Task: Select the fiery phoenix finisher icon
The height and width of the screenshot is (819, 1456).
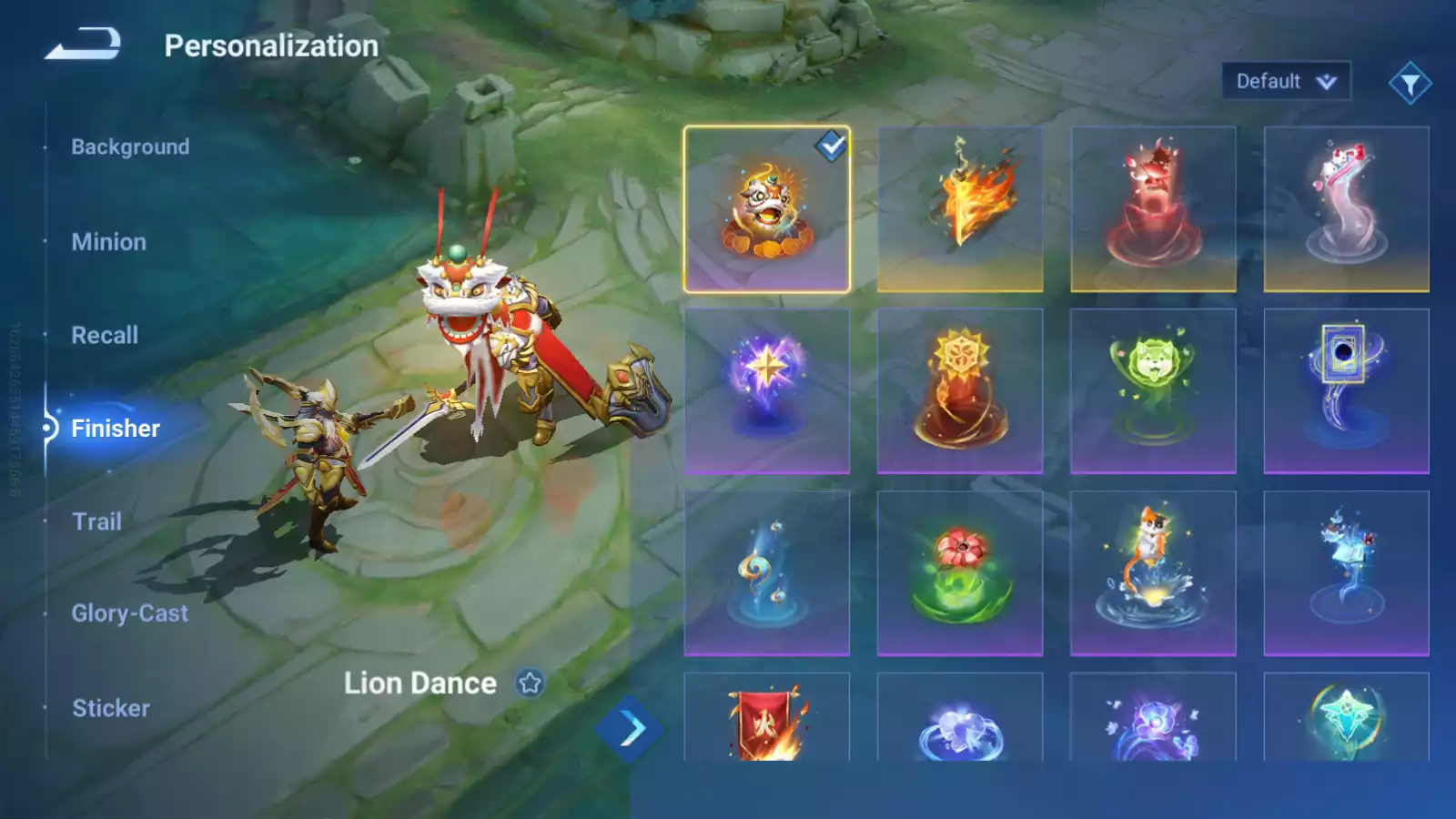Action: click(x=960, y=206)
